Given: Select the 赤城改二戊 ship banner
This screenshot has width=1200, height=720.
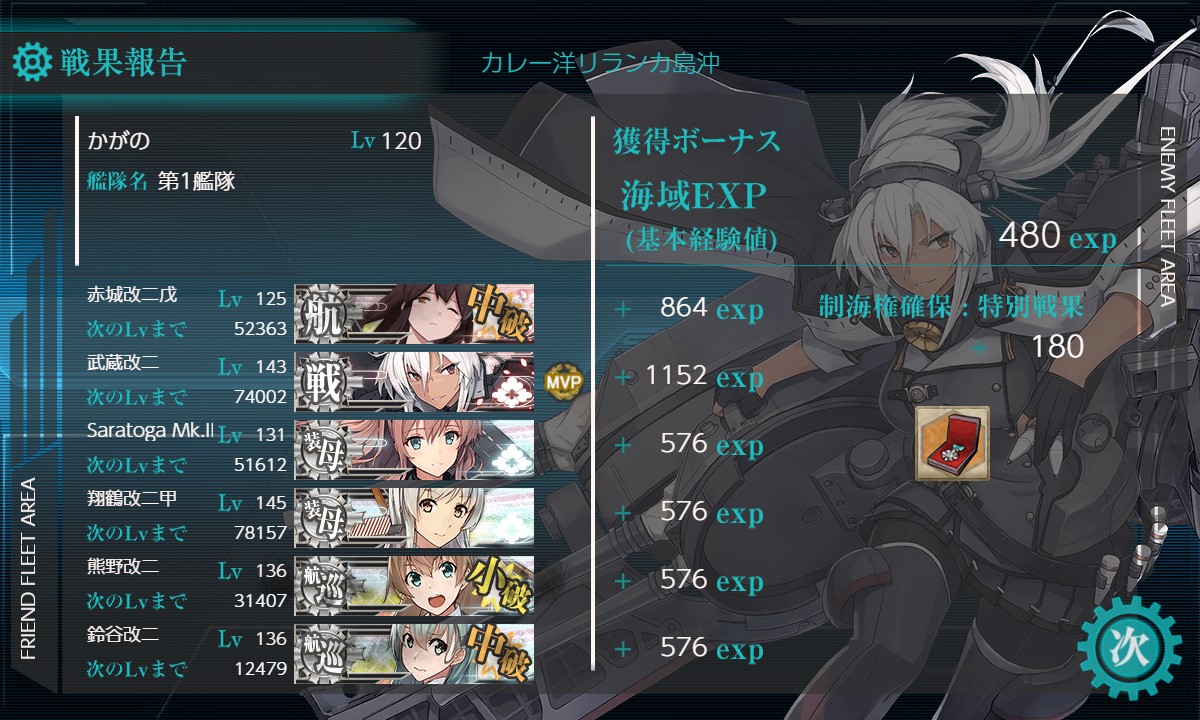Looking at the screenshot, I should 414,312.
